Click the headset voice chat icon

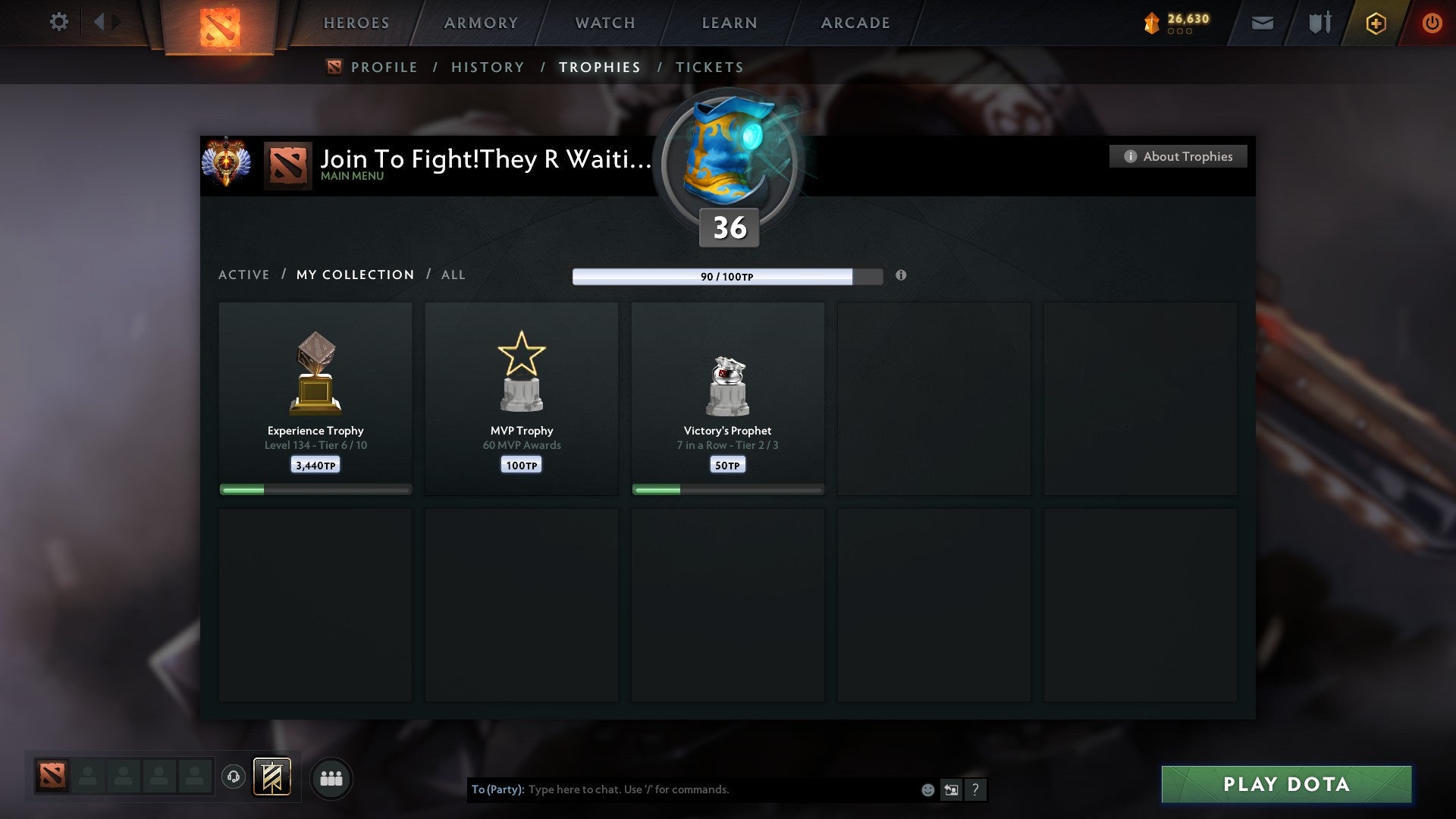point(232,777)
